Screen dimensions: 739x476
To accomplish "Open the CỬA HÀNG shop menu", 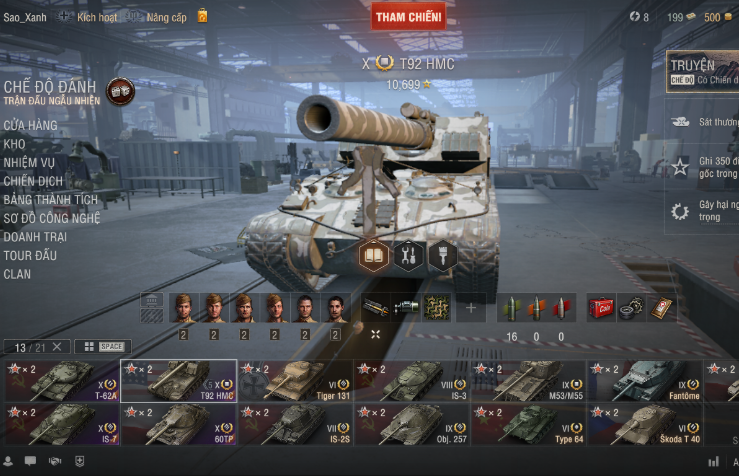I will pyautogui.click(x=30, y=125).
